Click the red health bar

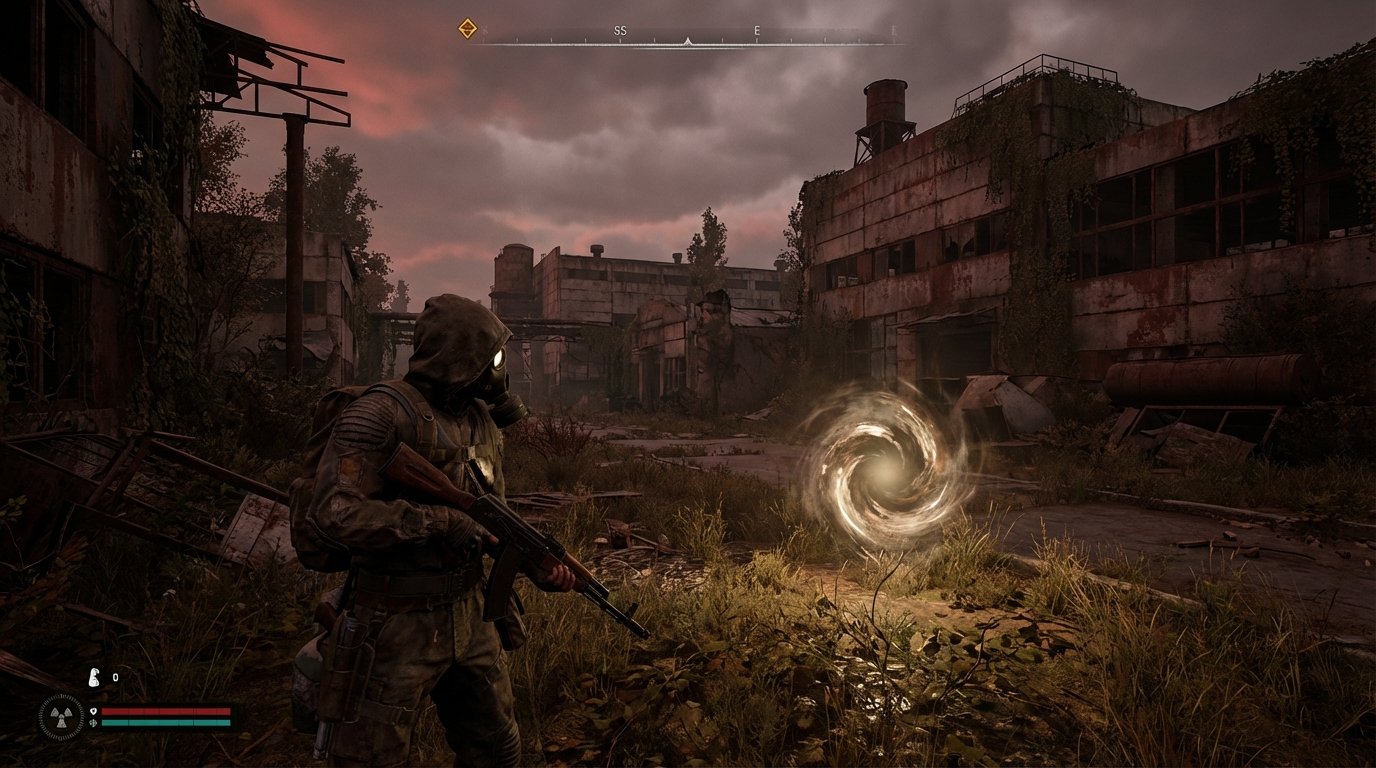[165, 711]
